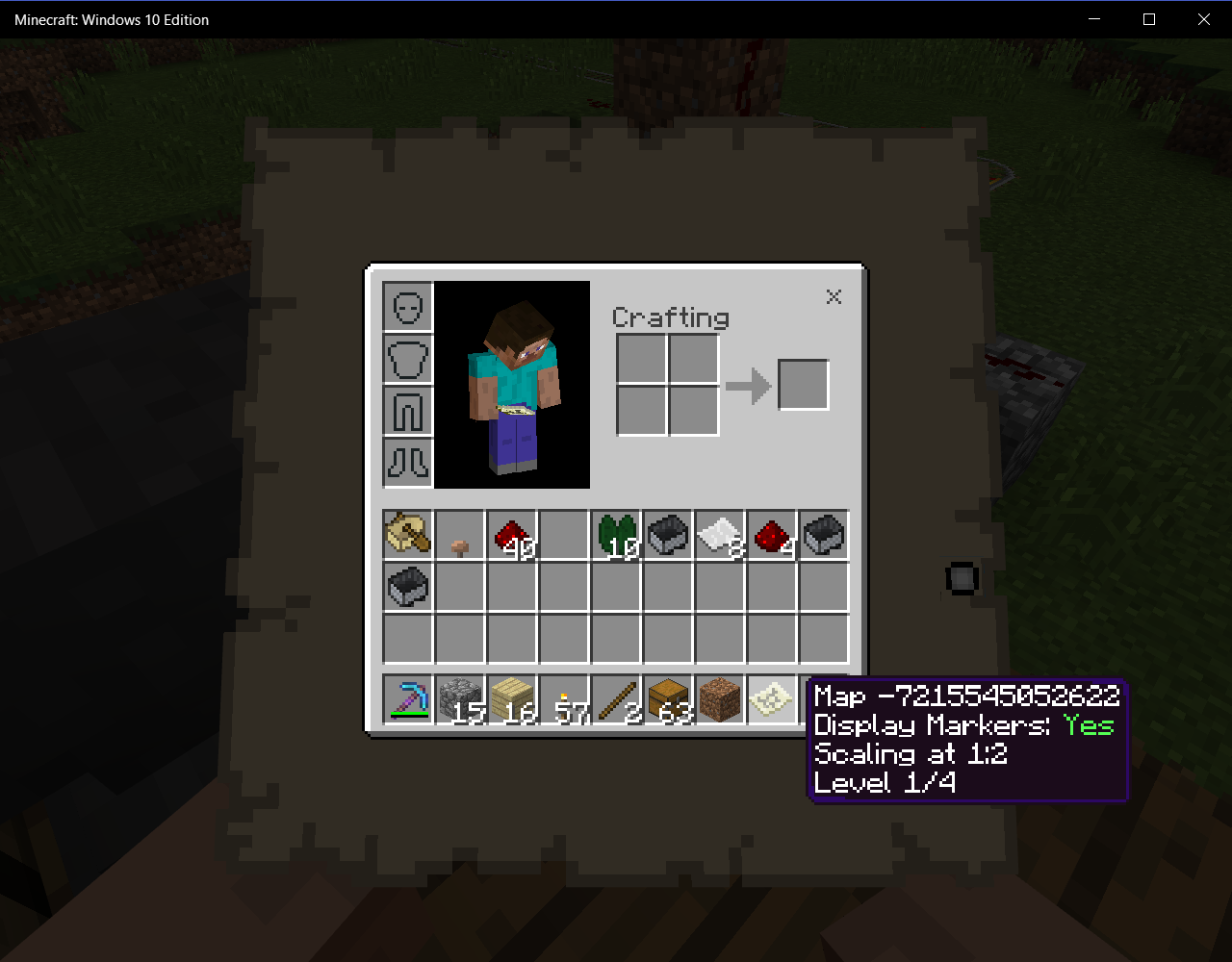
Task: Select the stack of 4 redstone dust
Action: (772, 536)
